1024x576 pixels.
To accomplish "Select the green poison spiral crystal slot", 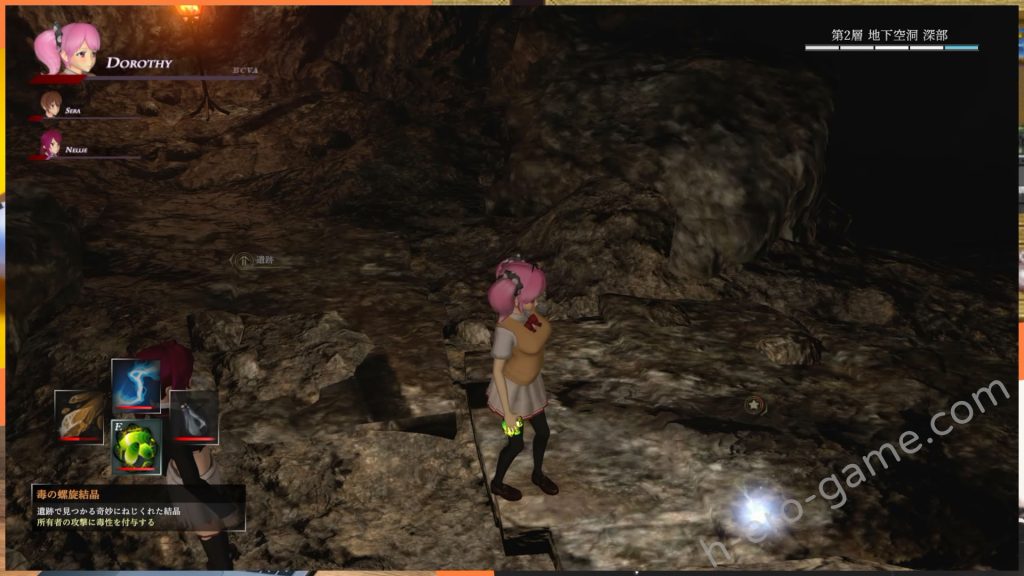I will coord(136,443).
